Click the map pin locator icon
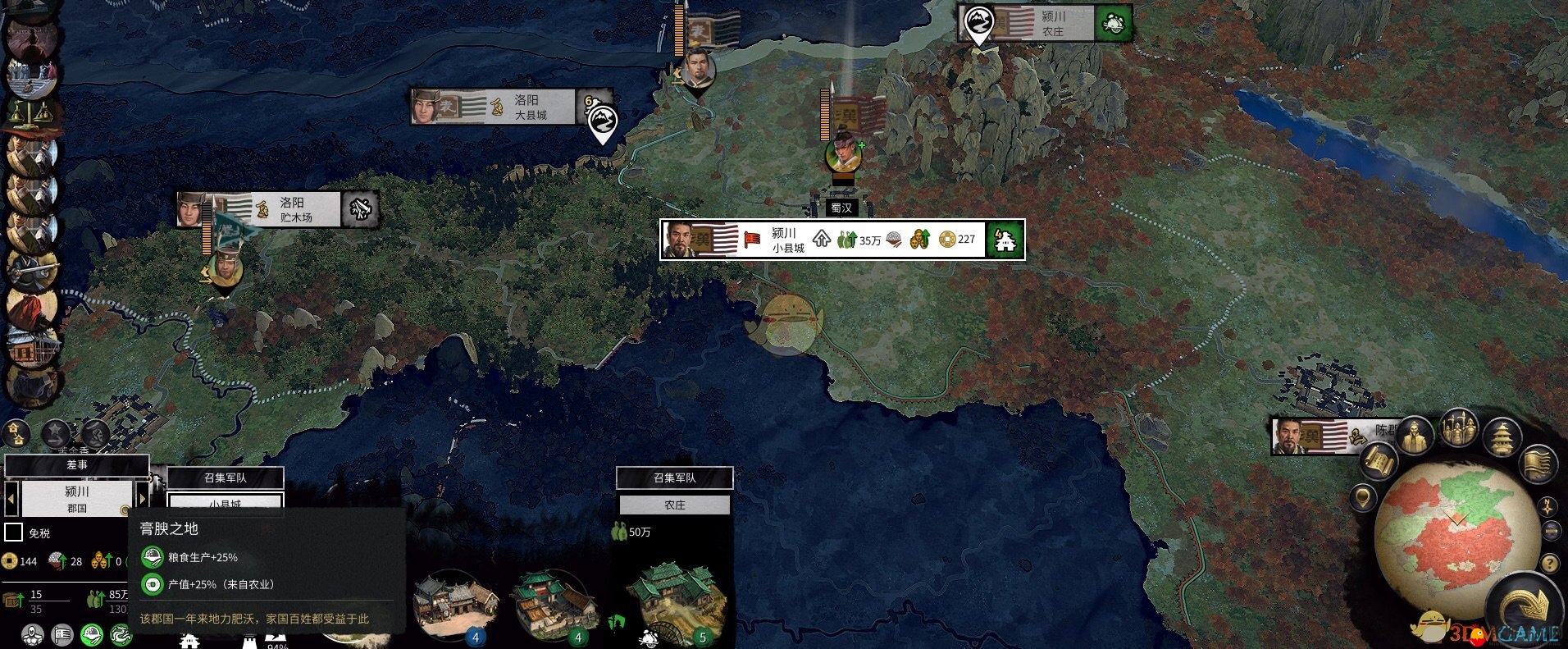The height and width of the screenshot is (649, 1568). [x=1363, y=497]
